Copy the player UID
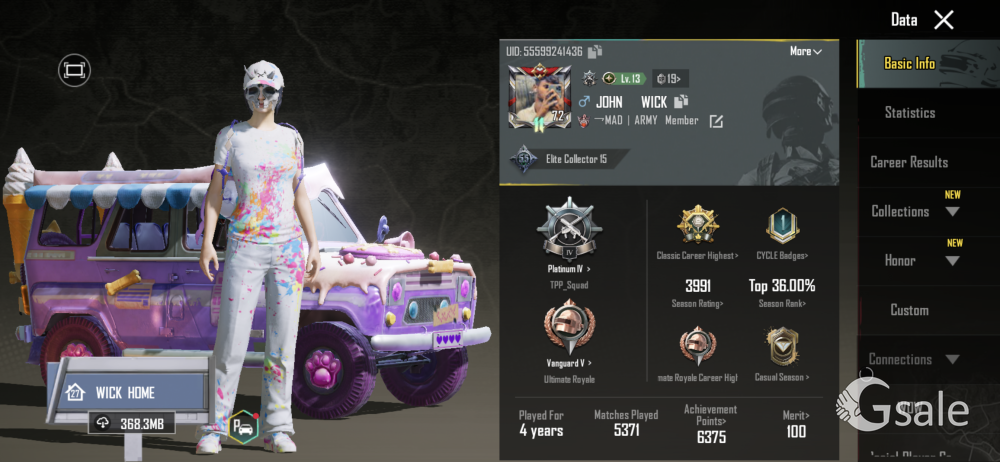This screenshot has width=1000, height=462. tap(594, 51)
